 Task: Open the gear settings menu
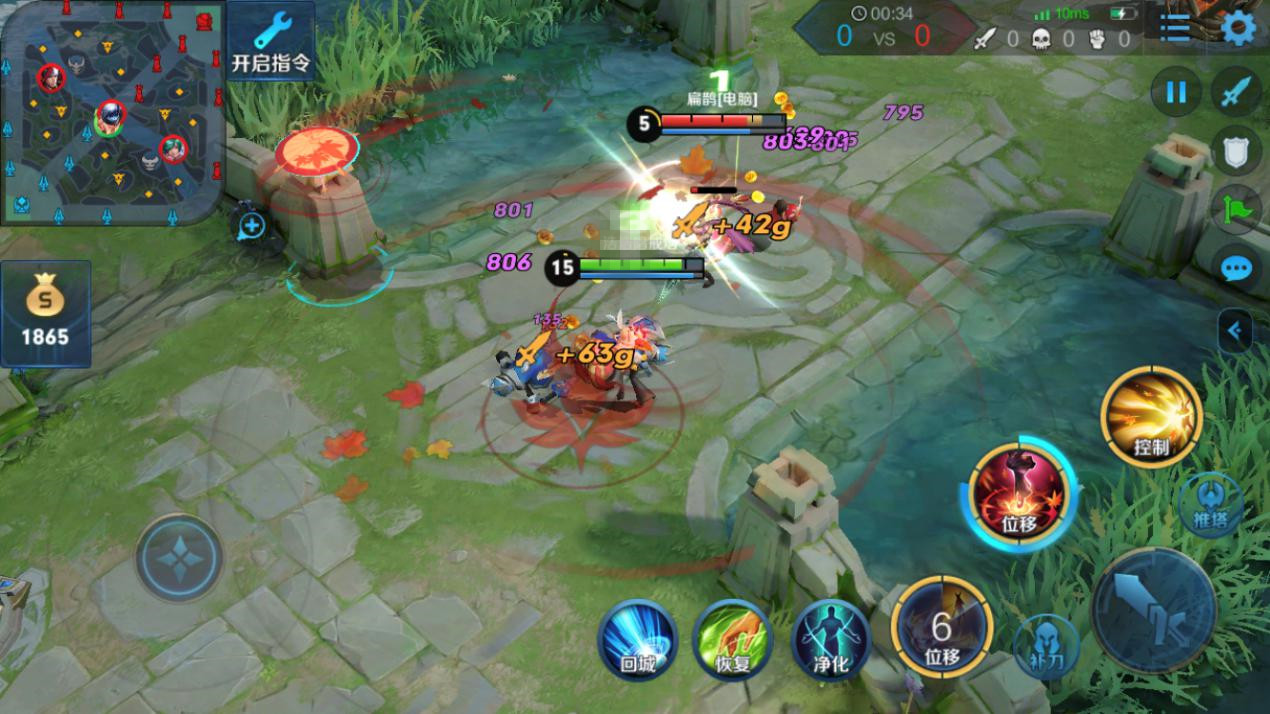tap(1239, 28)
